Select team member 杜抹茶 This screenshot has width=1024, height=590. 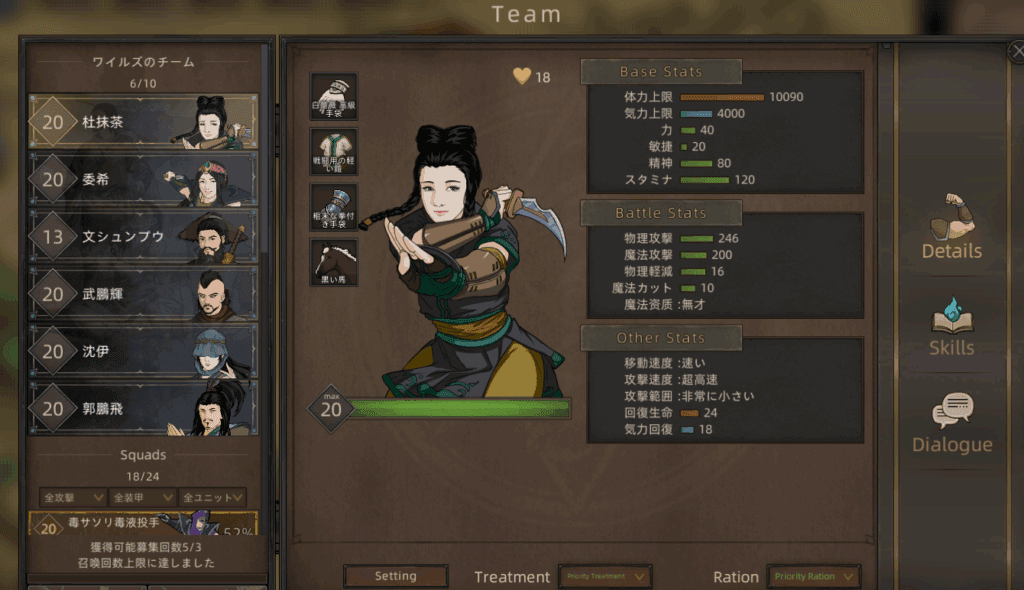click(143, 122)
